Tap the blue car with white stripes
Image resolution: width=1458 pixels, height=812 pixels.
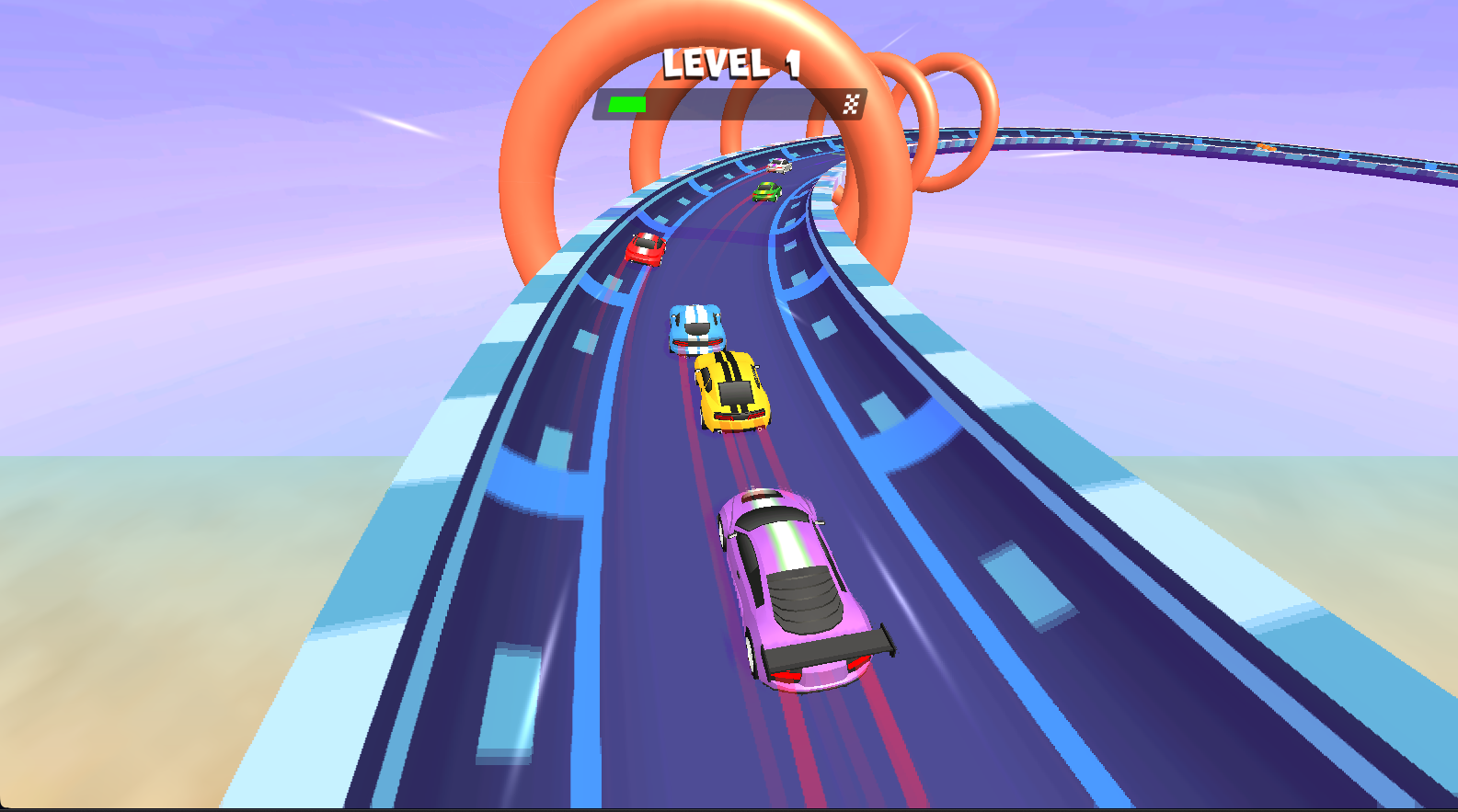coord(696,329)
